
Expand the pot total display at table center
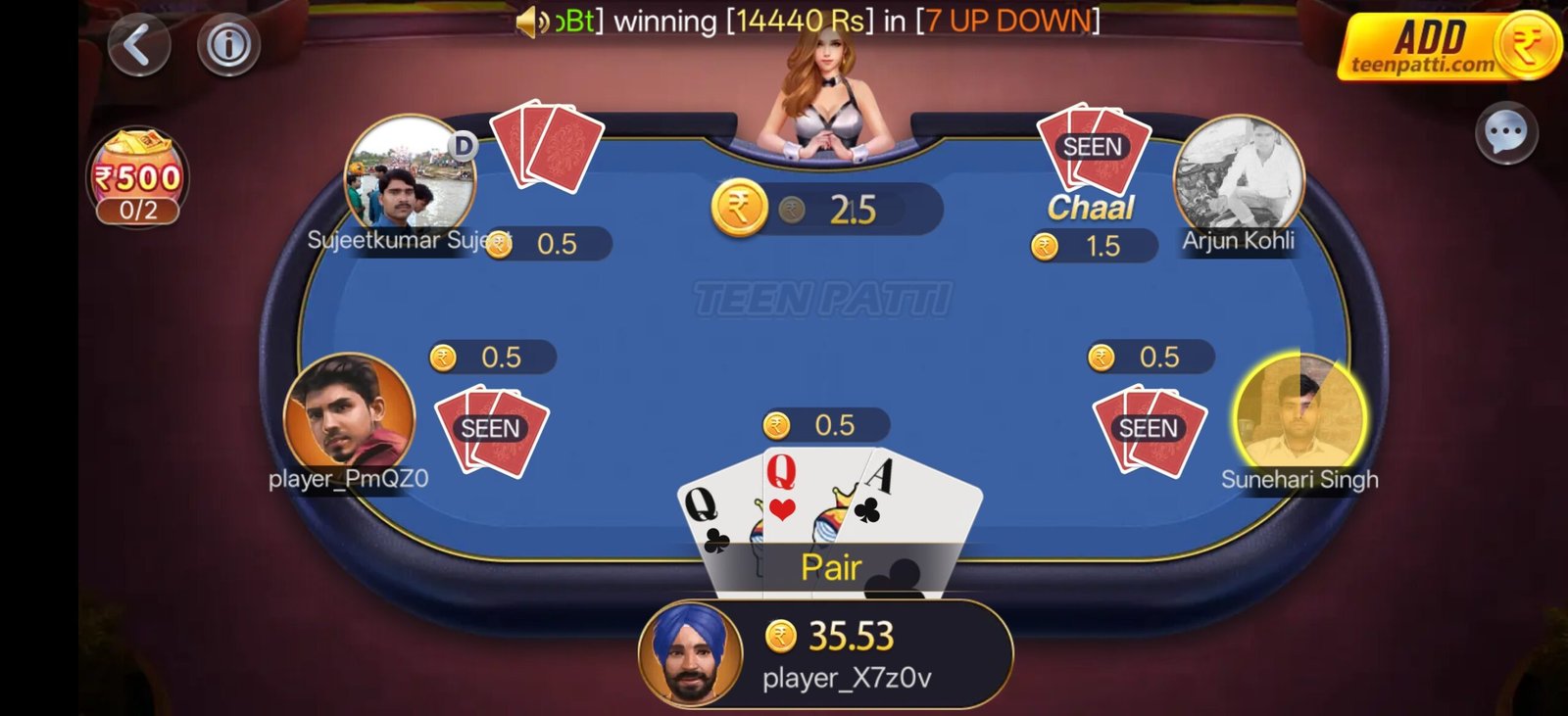825,208
